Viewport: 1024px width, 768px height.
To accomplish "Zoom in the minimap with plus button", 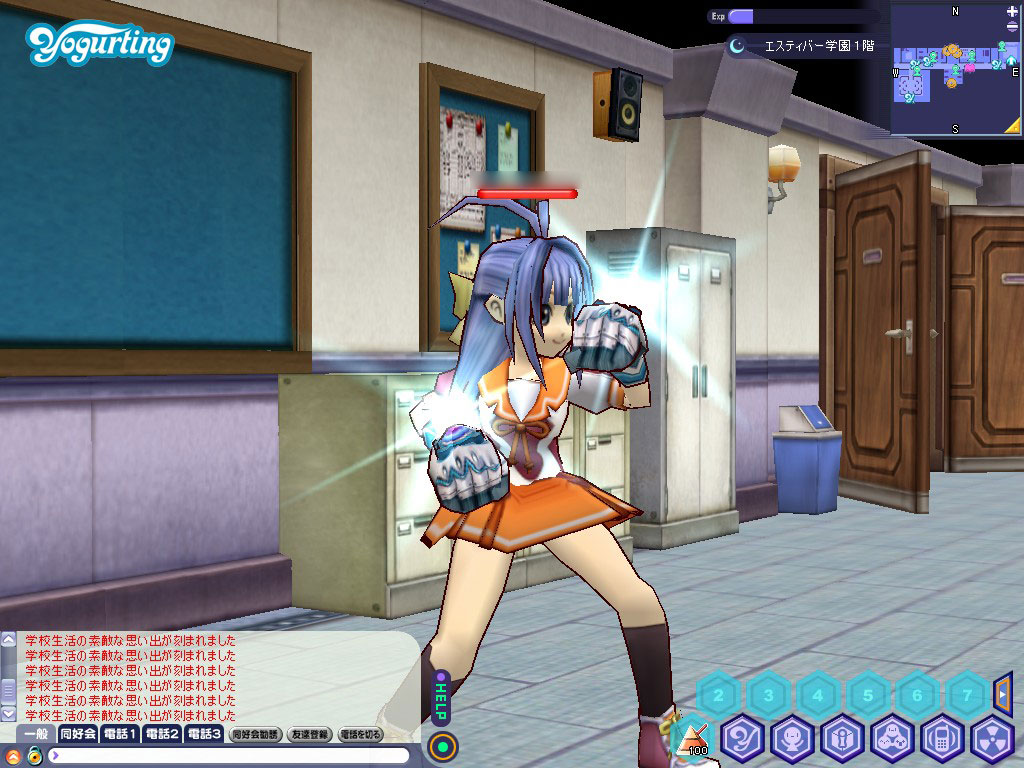I will click(x=1012, y=11).
